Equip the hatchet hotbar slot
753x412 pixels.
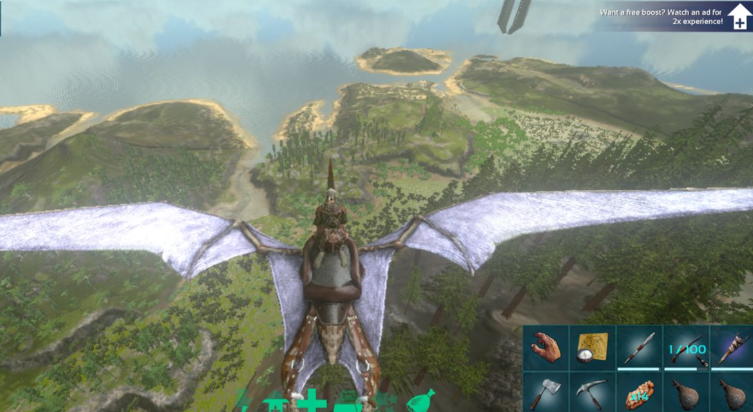click(547, 393)
